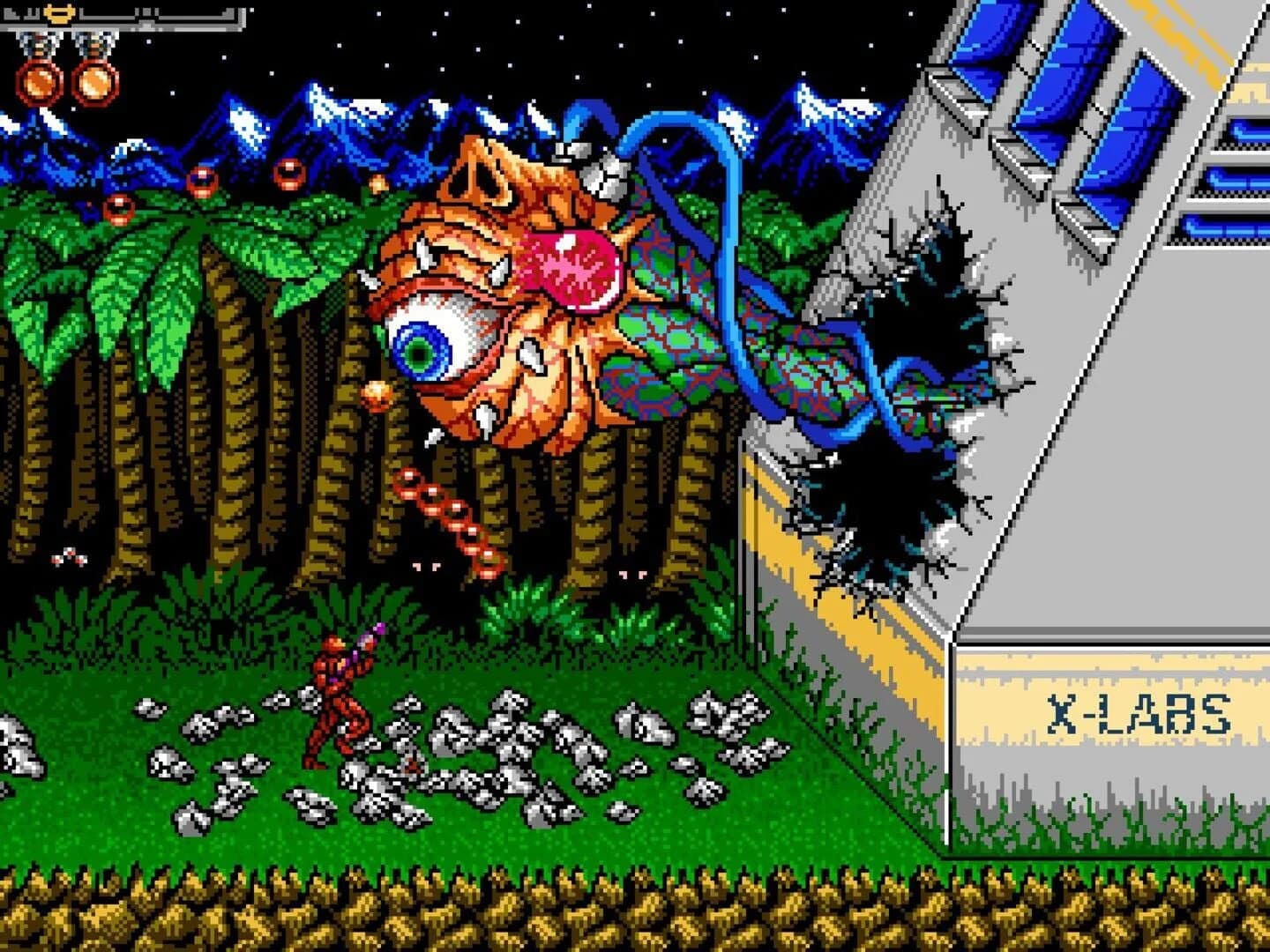Screen dimensions: 1270x952
Task: Select the left grenade orb in the HUD
Action: click(39, 82)
